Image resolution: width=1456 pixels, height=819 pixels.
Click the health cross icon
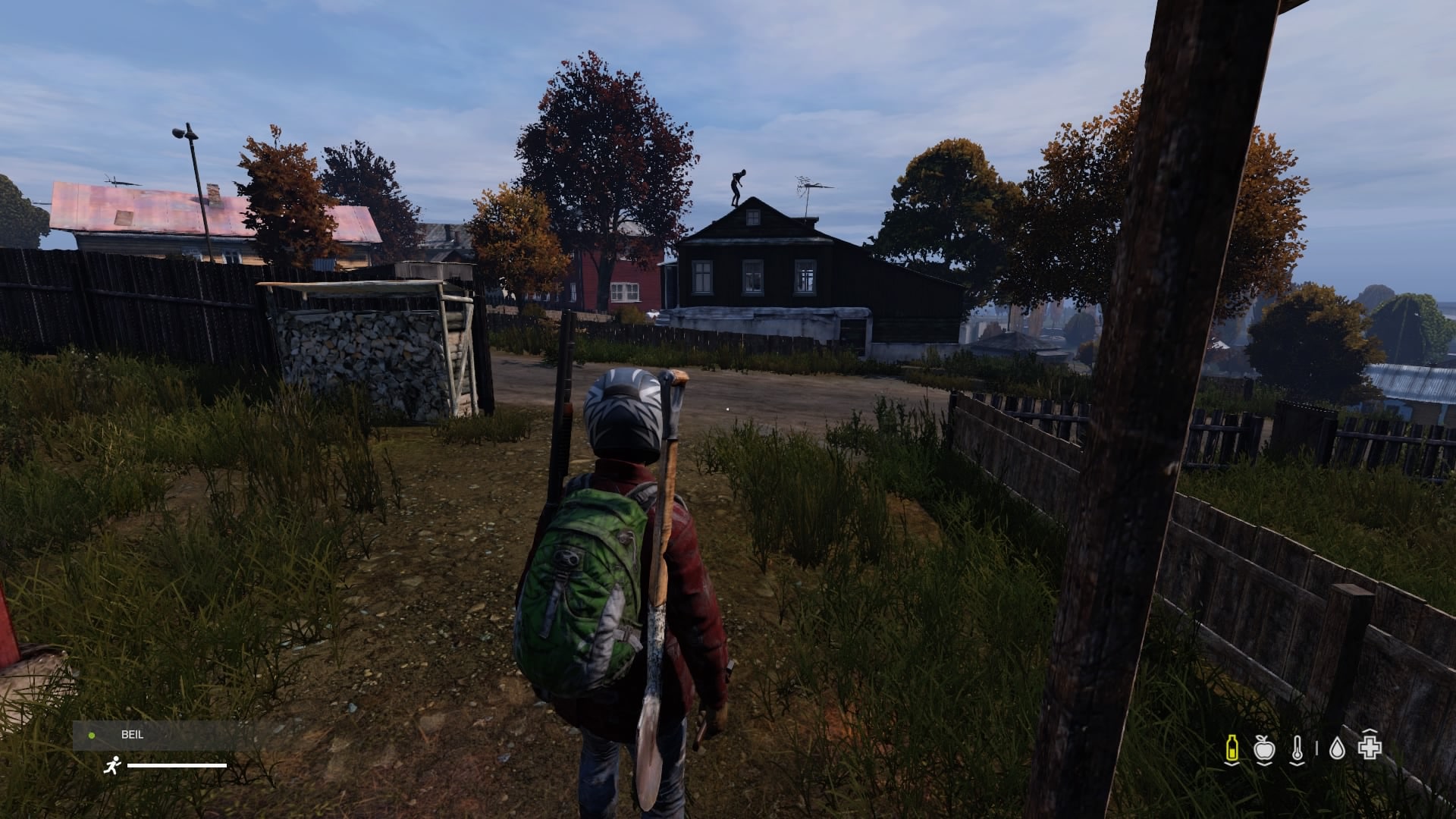[x=1370, y=748]
